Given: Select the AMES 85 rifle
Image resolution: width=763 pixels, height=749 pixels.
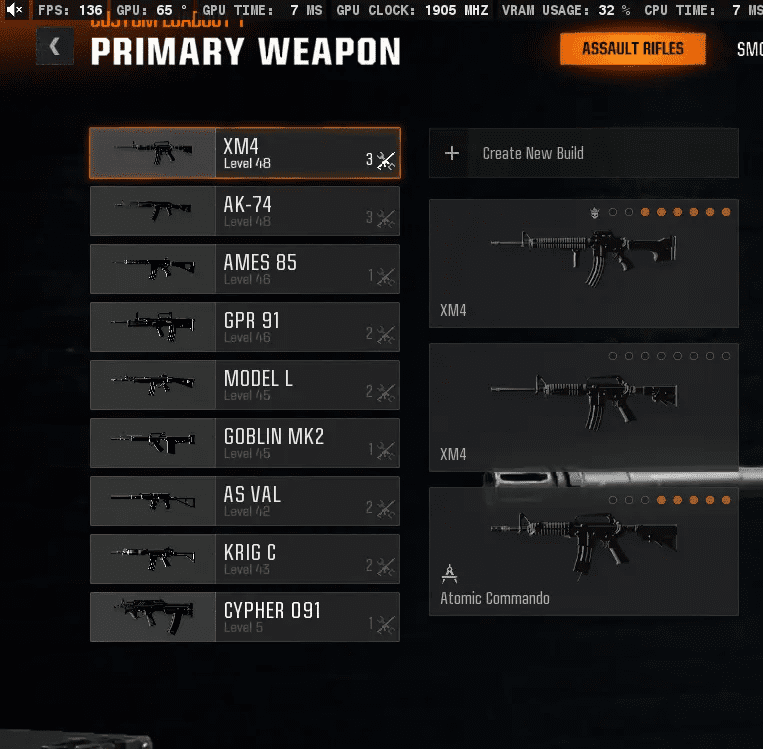Looking at the screenshot, I should click(244, 269).
